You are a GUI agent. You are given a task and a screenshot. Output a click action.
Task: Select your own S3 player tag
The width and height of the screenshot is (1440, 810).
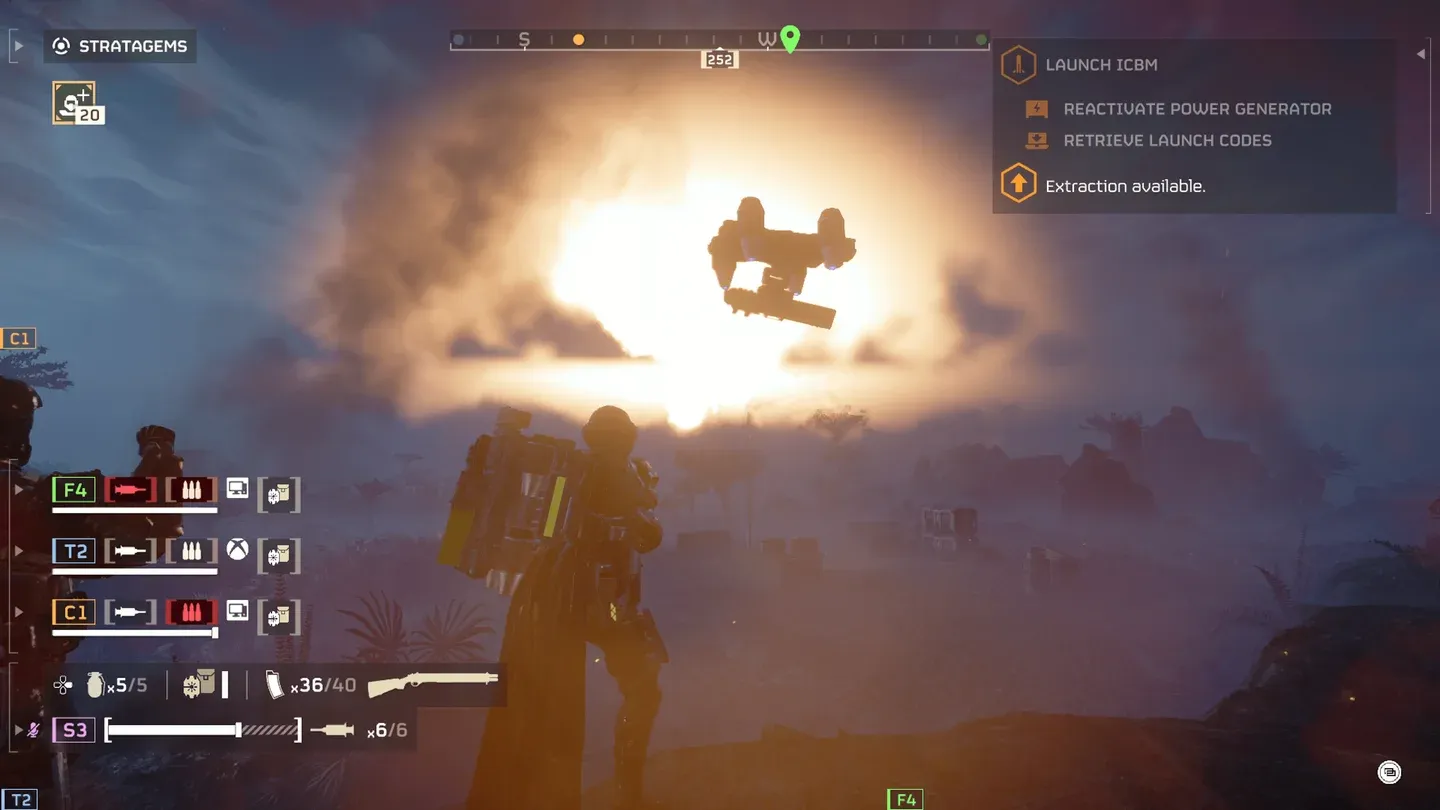coord(74,730)
